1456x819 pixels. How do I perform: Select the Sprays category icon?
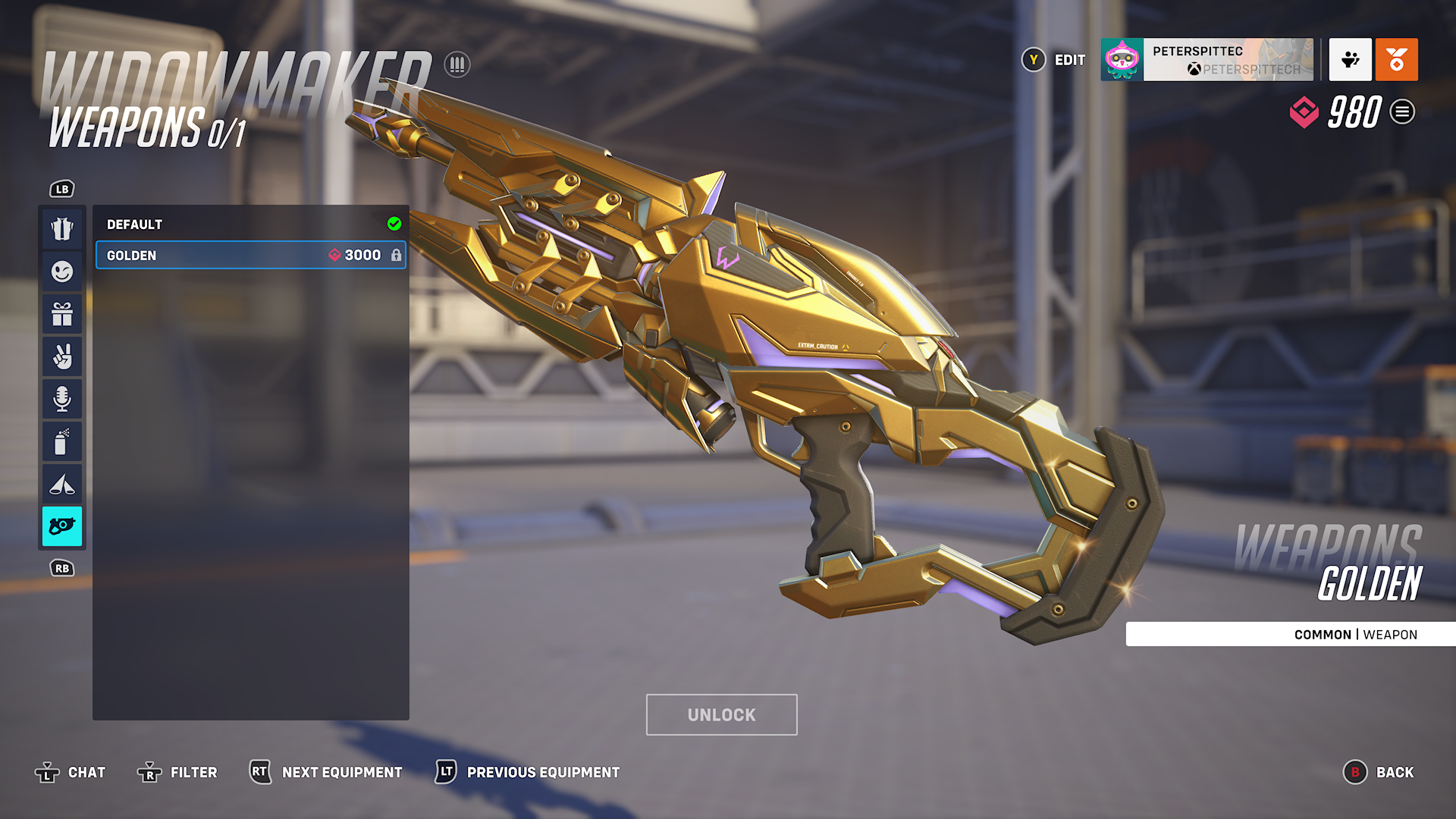[x=62, y=441]
